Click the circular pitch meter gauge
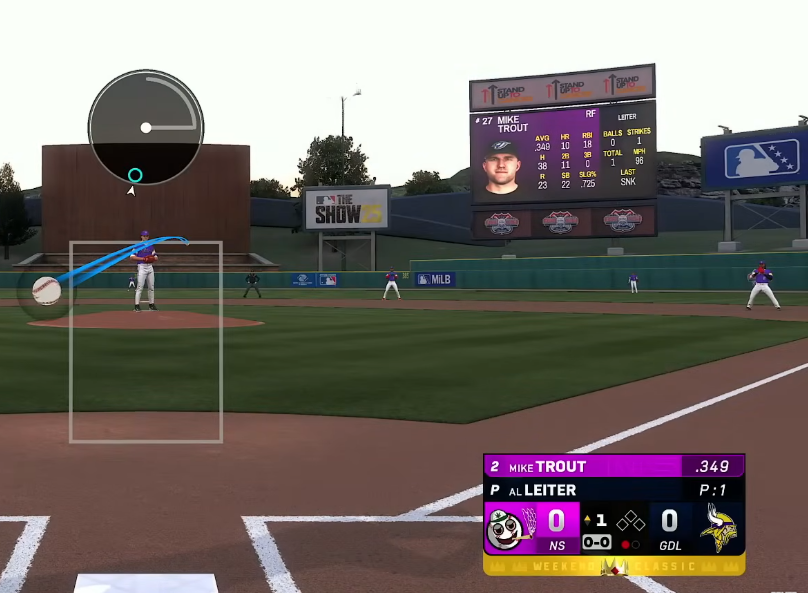The height and width of the screenshot is (593, 808). (x=146, y=127)
